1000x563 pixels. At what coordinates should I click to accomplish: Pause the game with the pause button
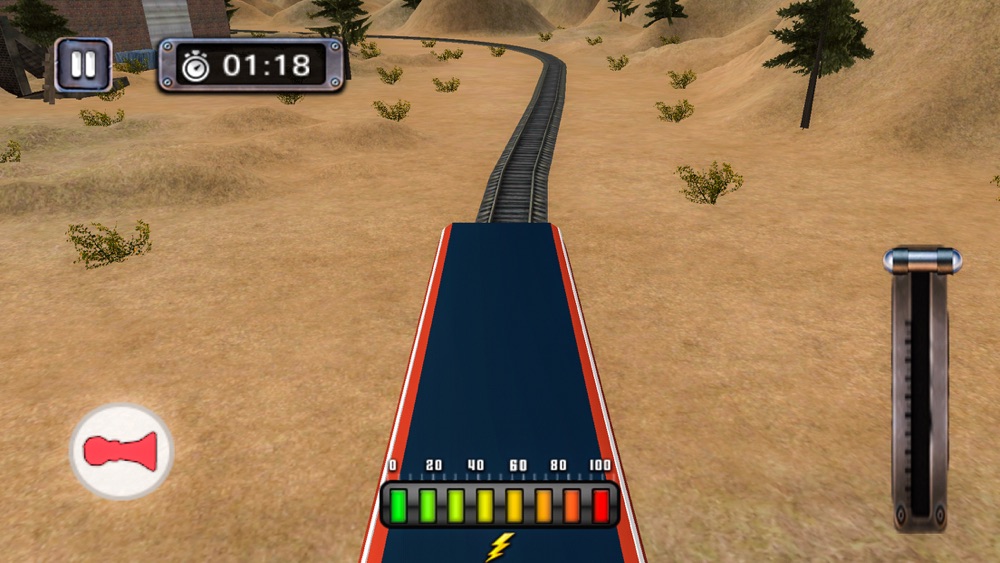tap(83, 66)
